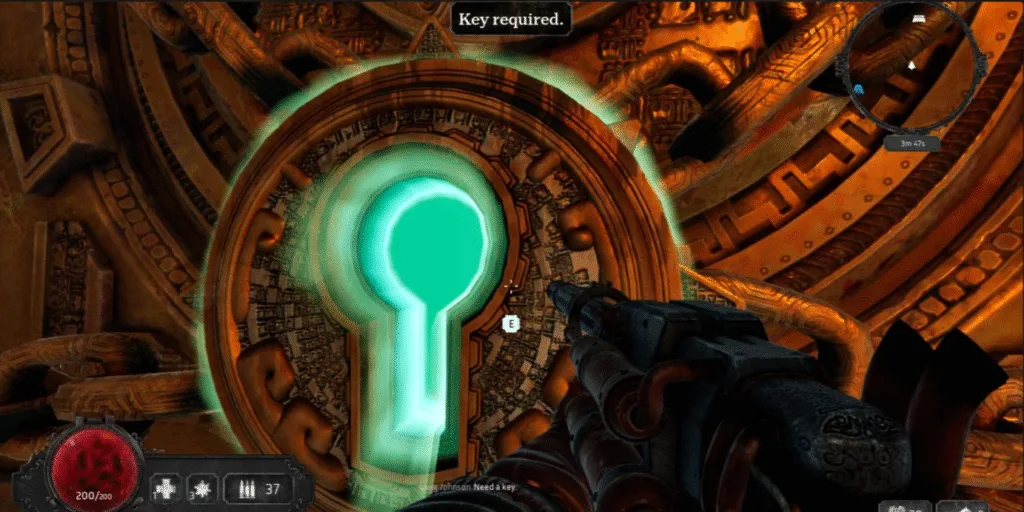Select the medkit cross item slot
Screen dimensions: 1024x512
[164, 489]
